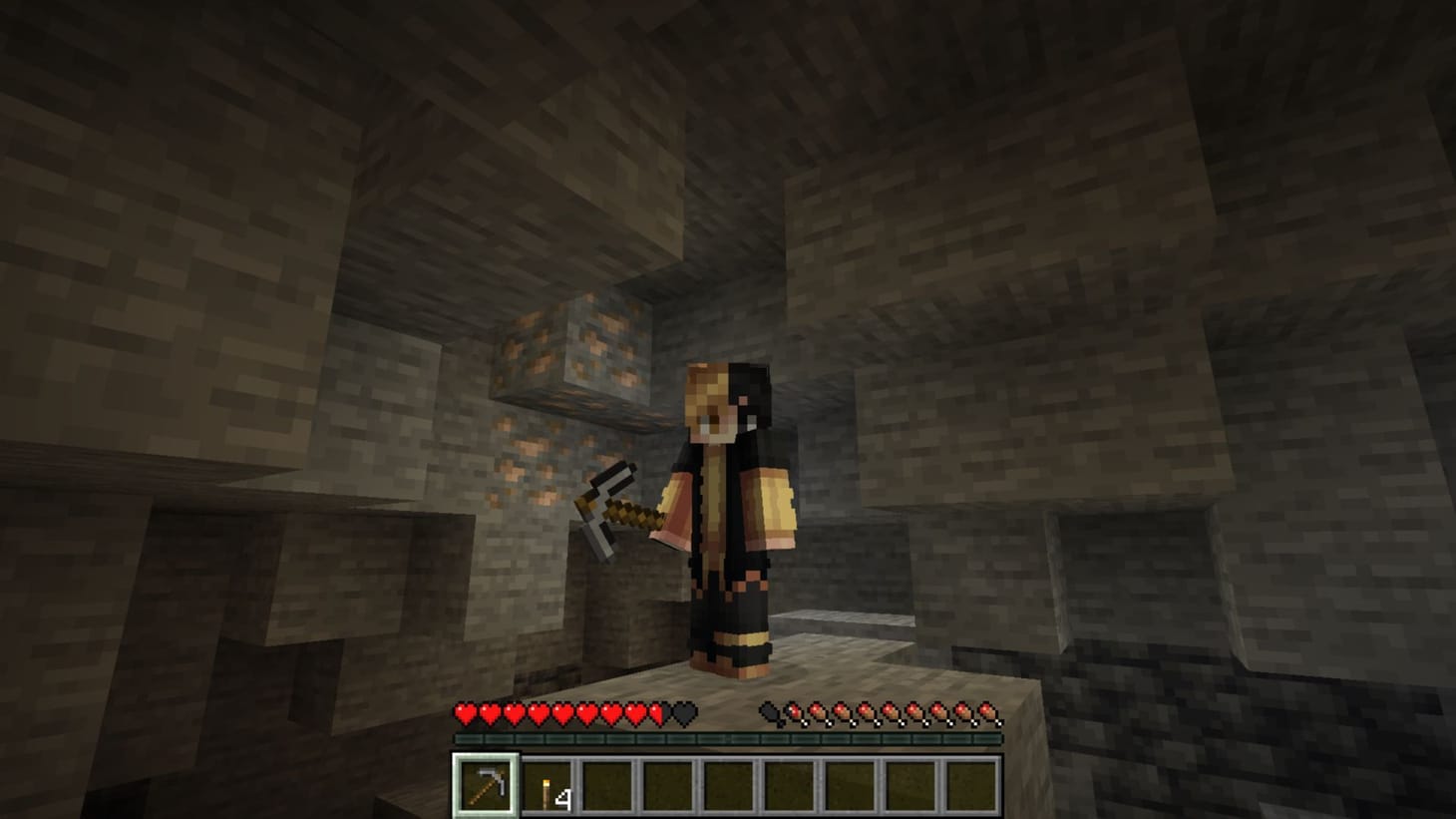The image size is (1456, 819).
Task: Click the pickaxe held by the player
Action: (x=613, y=509)
